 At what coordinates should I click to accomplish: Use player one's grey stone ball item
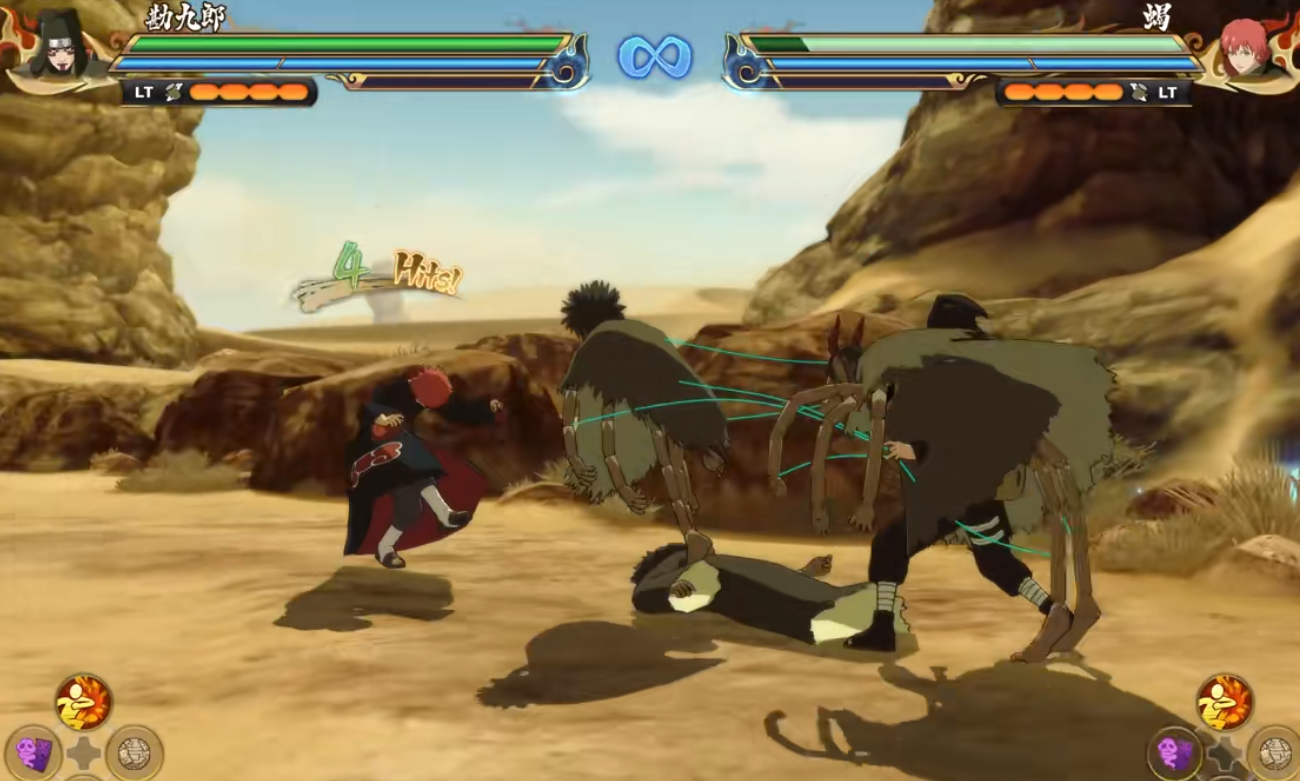[x=134, y=753]
